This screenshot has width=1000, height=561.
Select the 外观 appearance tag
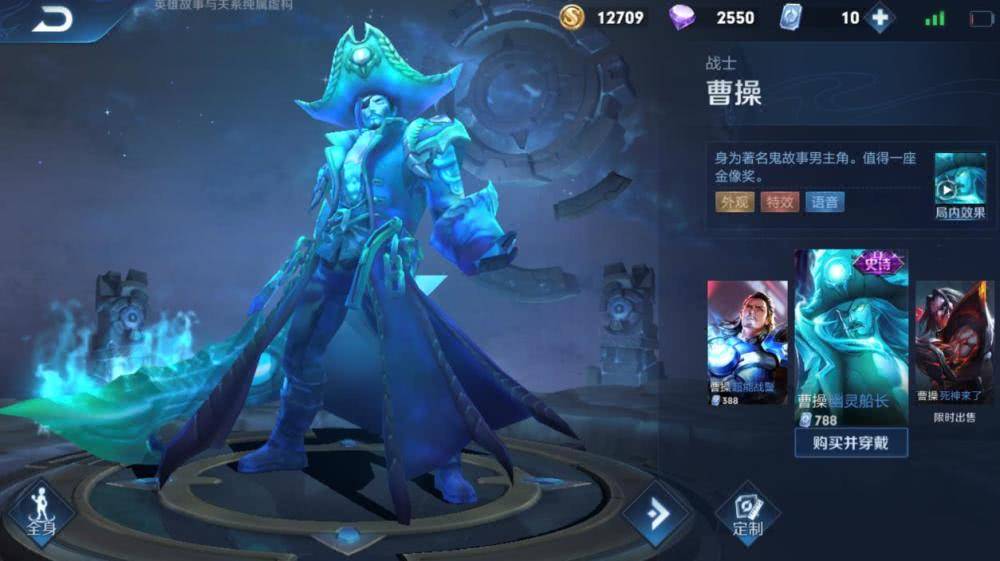coord(734,202)
